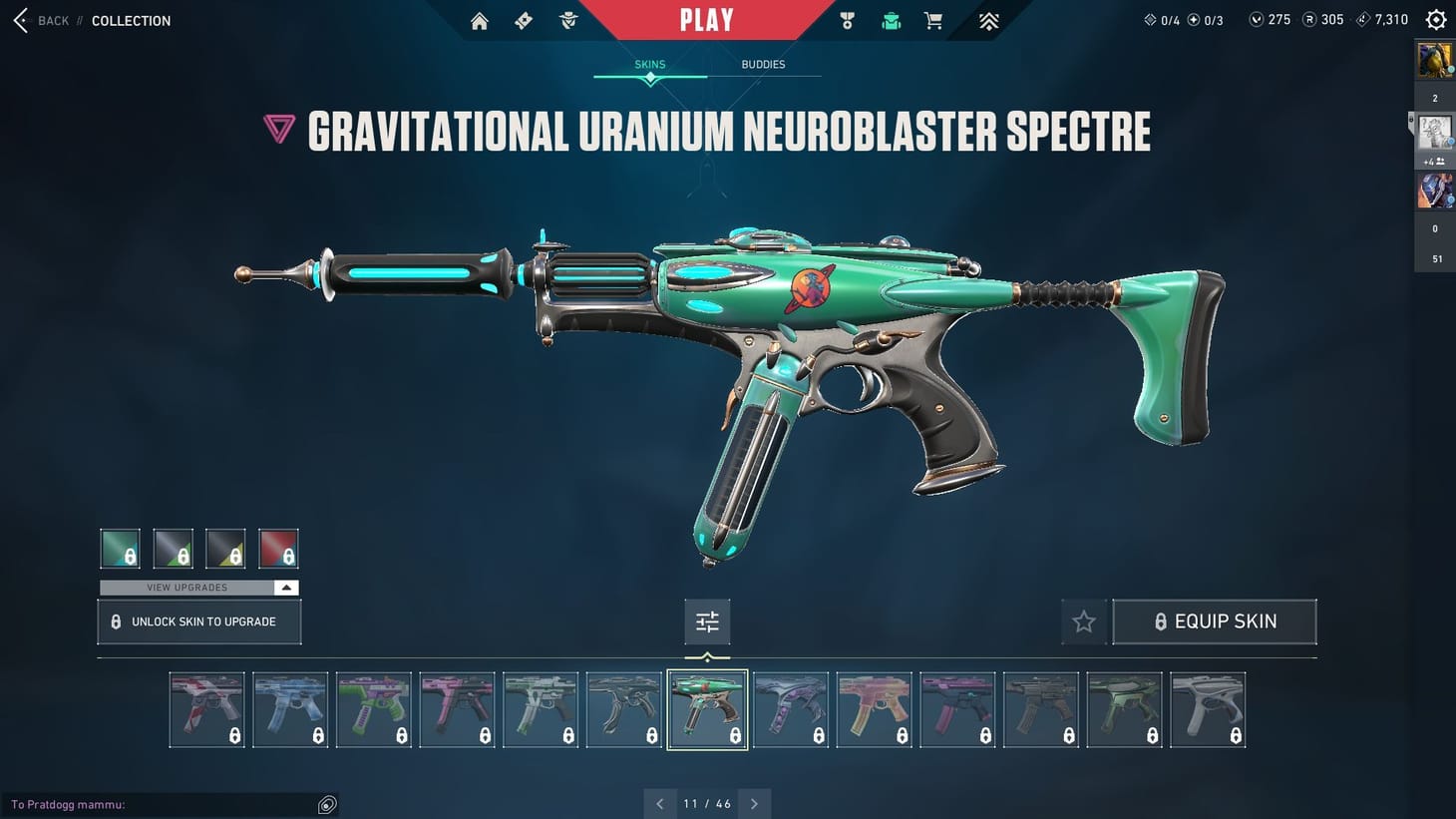The width and height of the screenshot is (1456, 819).
Task: Click Unlock Skin to Upgrade
Action: 199,621
